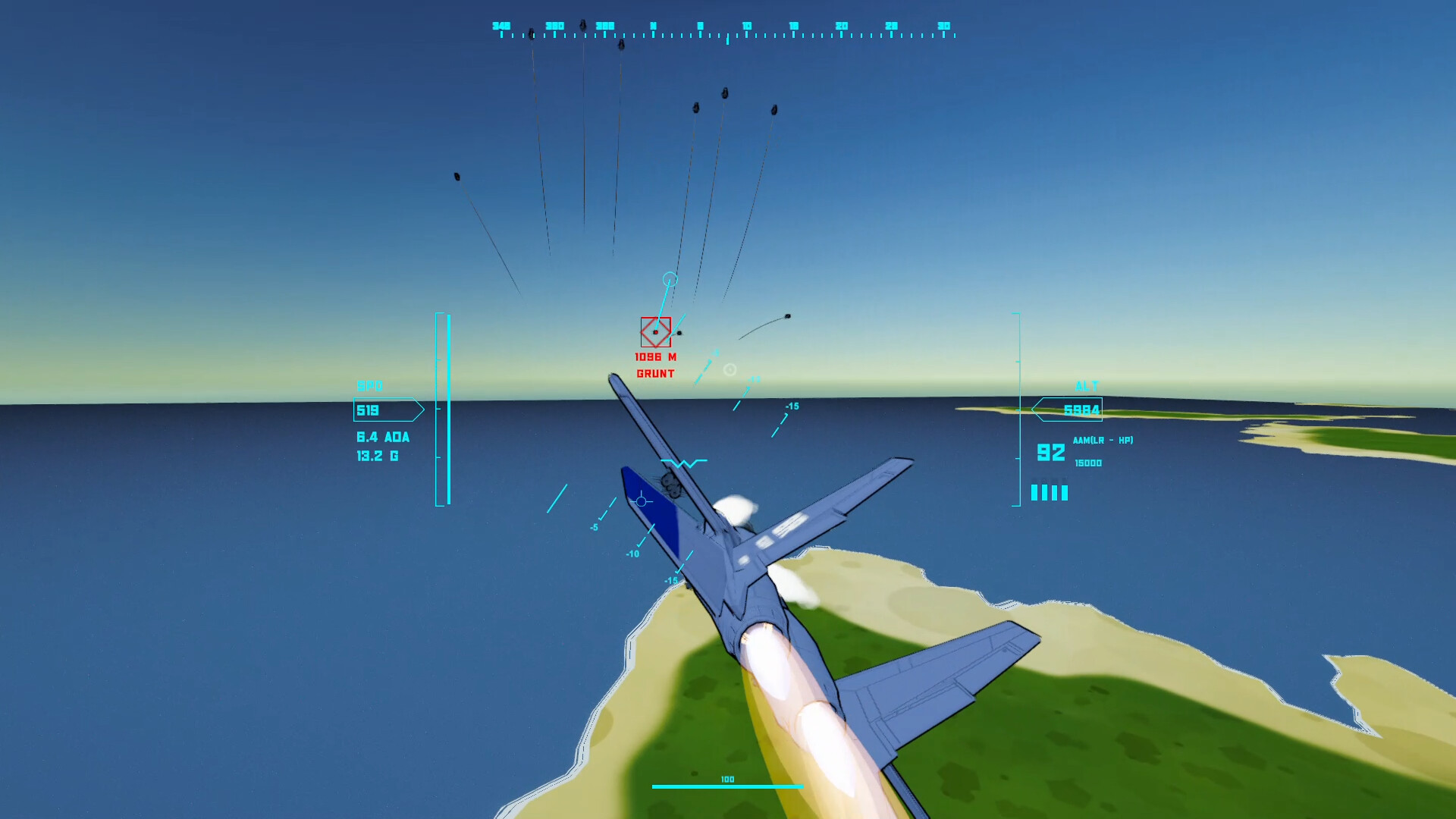Click the GRUNT enemy name tag
Image resolution: width=1456 pixels, height=819 pixels.
tap(655, 372)
